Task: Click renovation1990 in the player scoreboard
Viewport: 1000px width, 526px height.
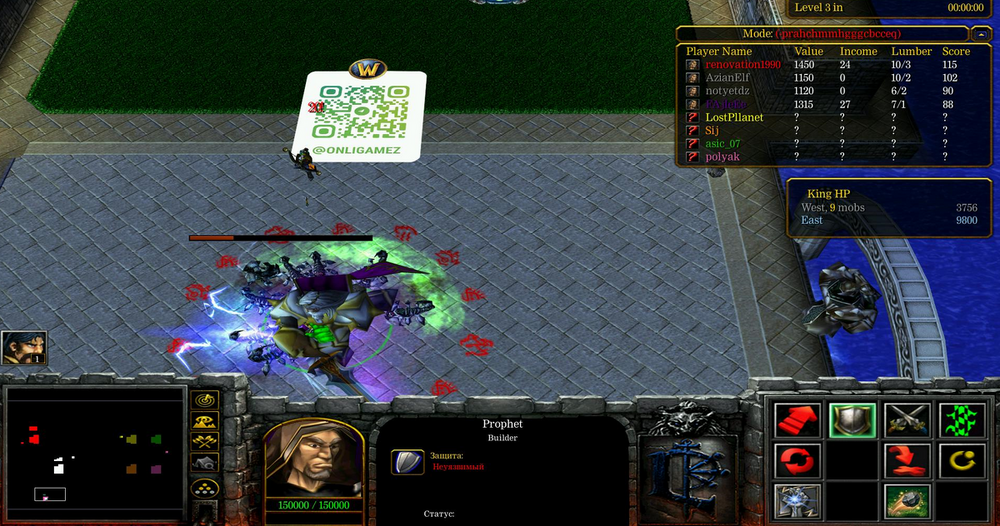Action: click(741, 65)
